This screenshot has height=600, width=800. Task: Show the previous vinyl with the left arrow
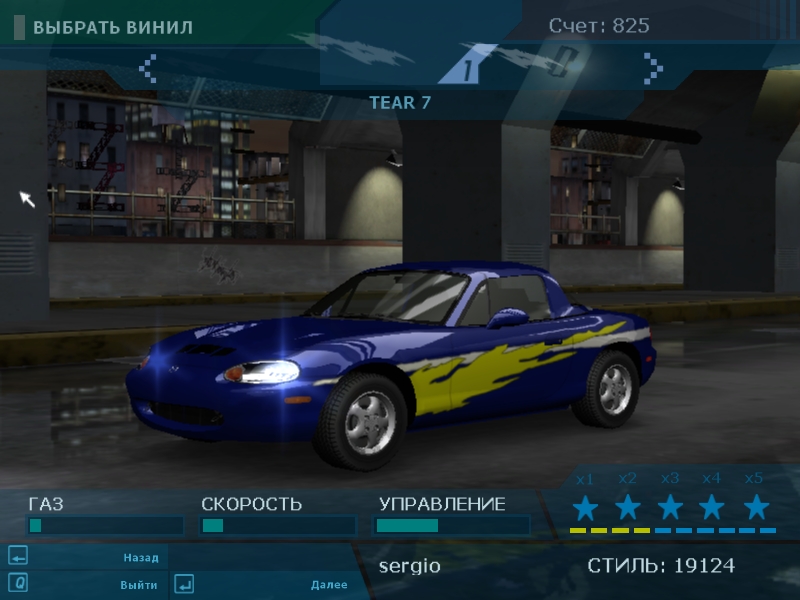tap(148, 68)
